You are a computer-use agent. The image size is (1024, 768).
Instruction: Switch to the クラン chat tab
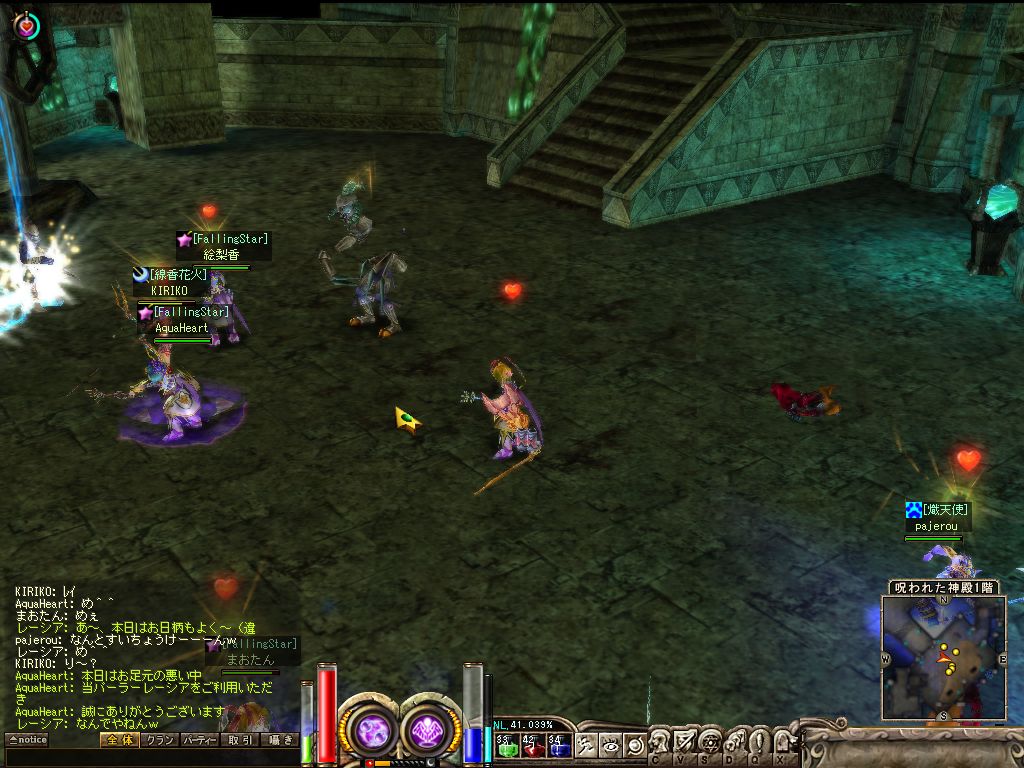159,740
